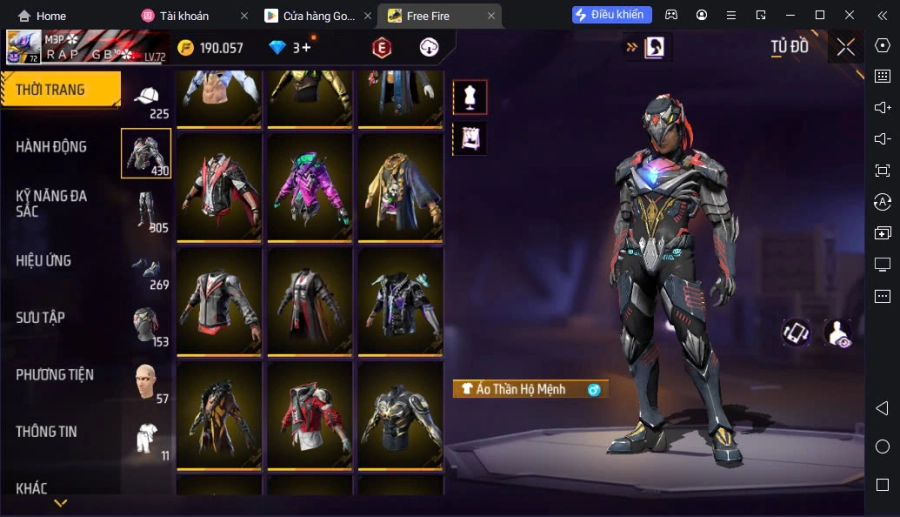
Task: Open the Thời Trang category
Action: pyautogui.click(x=60, y=90)
